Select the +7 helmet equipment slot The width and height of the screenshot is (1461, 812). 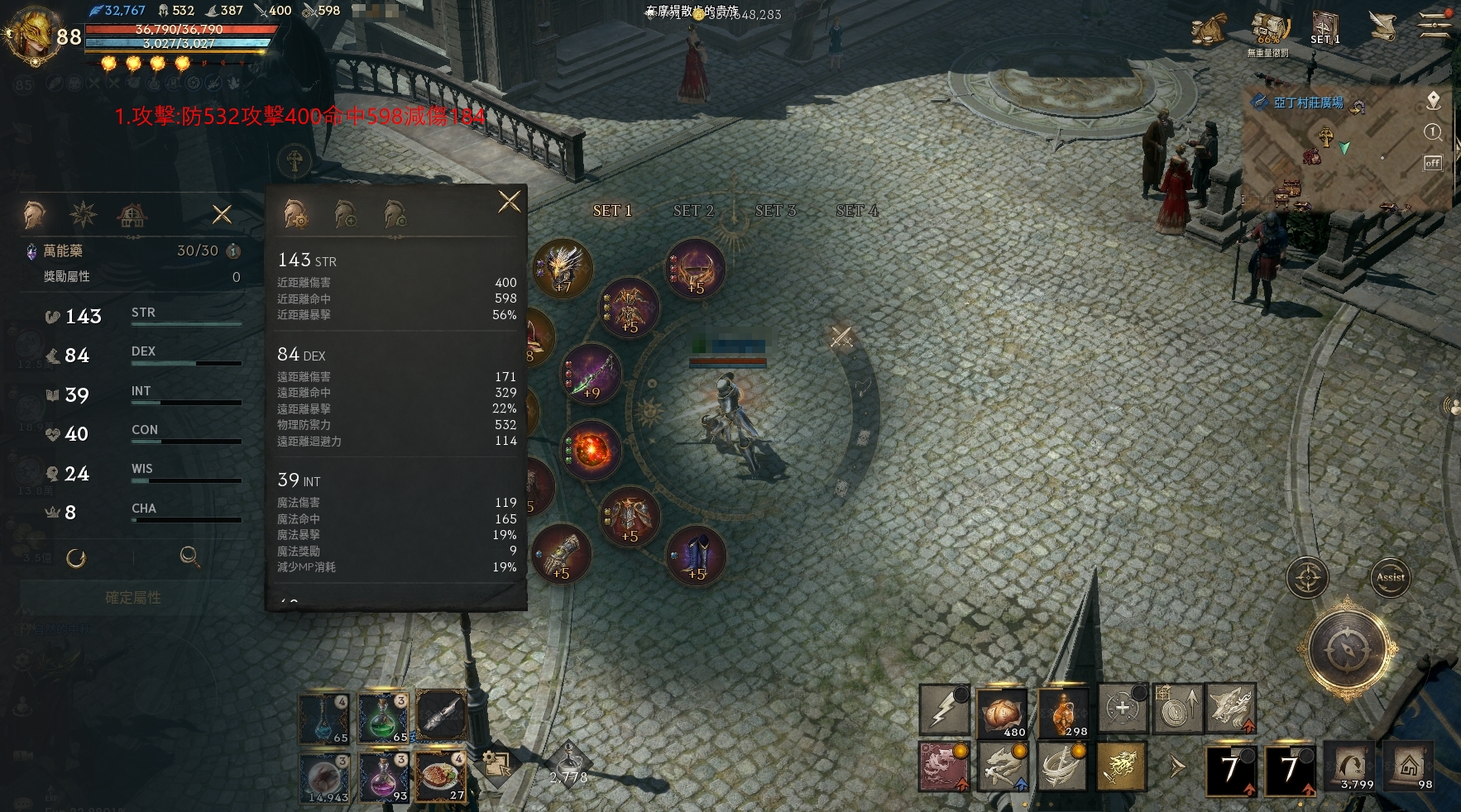click(x=563, y=268)
